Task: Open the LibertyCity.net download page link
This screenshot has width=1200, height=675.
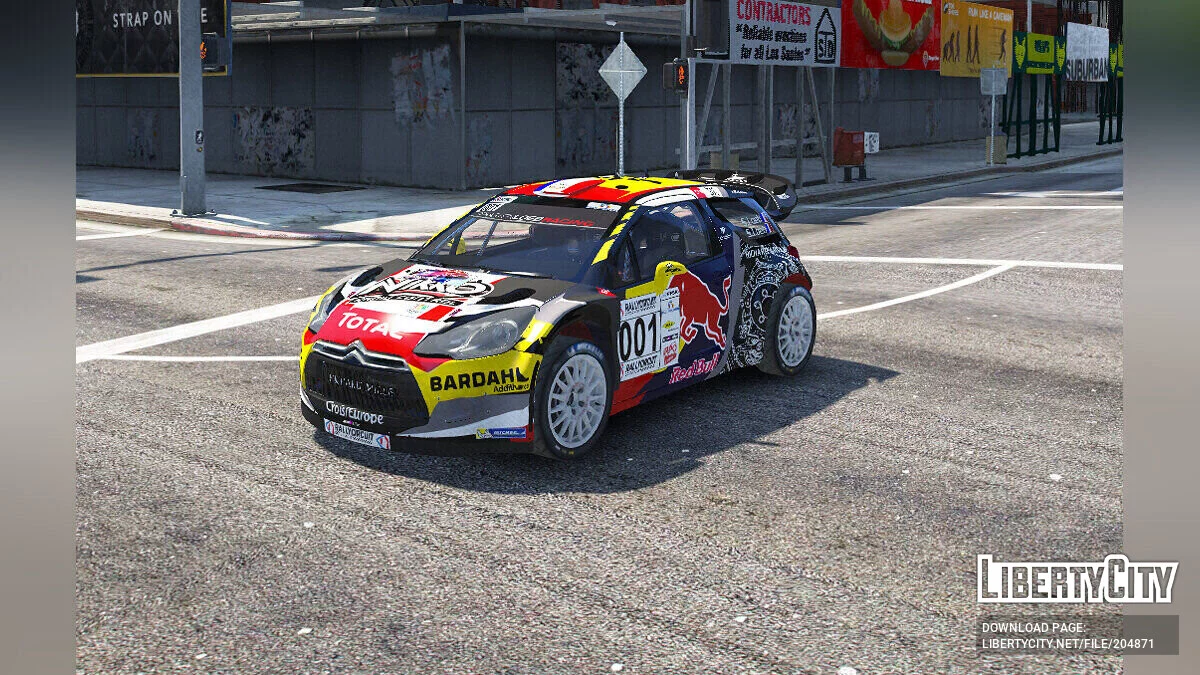Action: tap(1068, 645)
